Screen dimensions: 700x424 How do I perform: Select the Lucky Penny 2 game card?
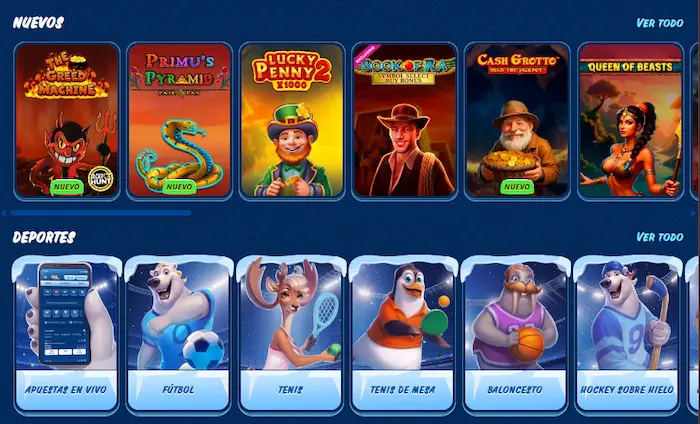tap(292, 120)
